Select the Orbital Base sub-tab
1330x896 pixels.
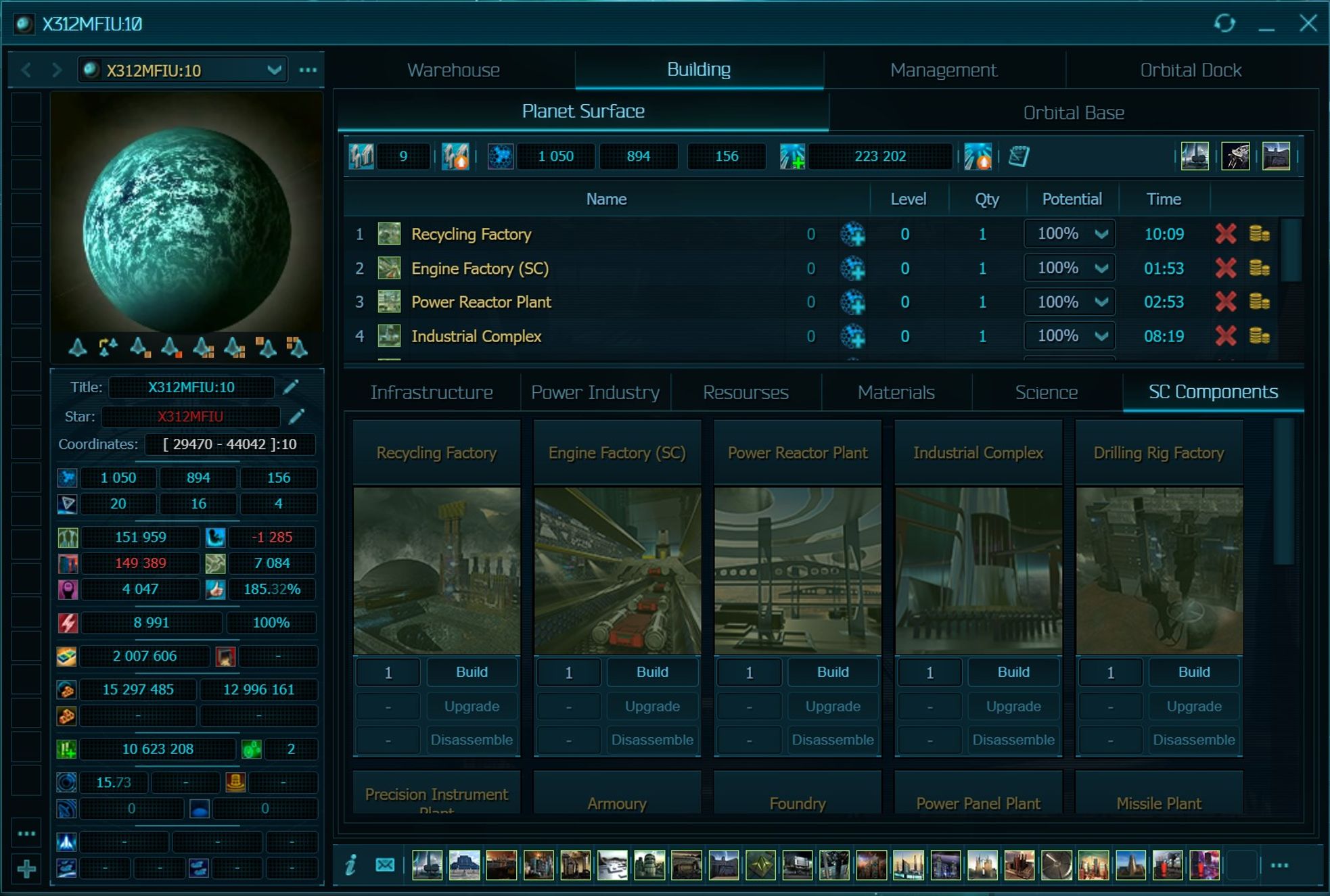tap(1073, 113)
